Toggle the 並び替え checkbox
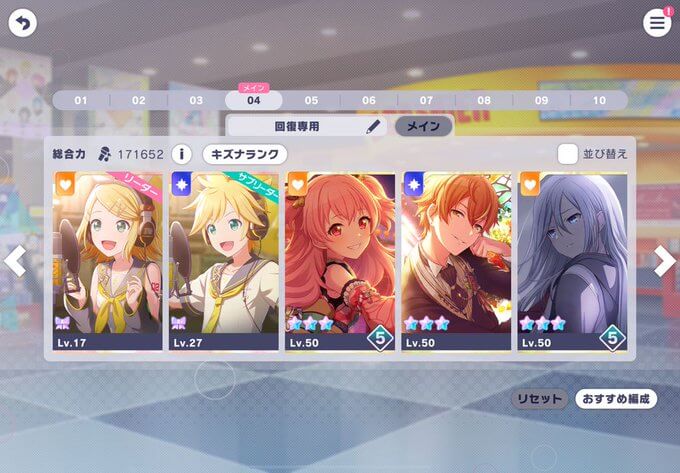The height and width of the screenshot is (473, 680). (568, 154)
